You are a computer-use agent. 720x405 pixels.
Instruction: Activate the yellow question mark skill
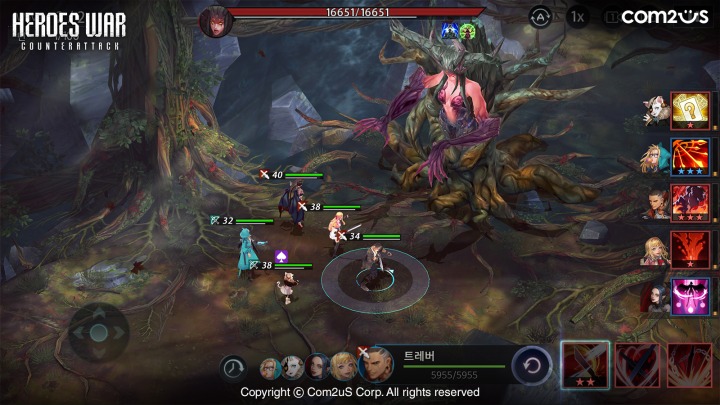tap(691, 110)
